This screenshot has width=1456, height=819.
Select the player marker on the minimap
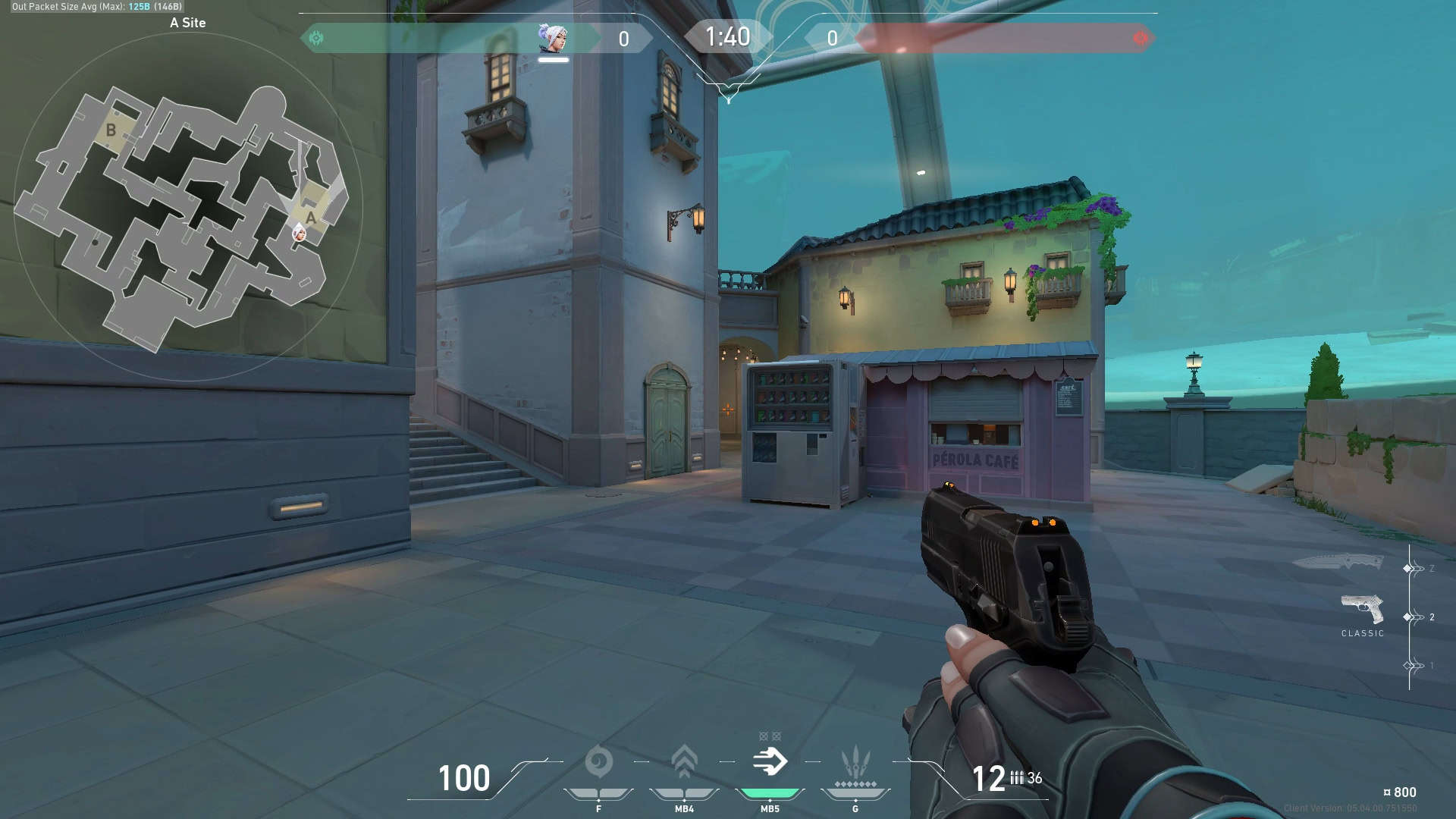(x=300, y=233)
